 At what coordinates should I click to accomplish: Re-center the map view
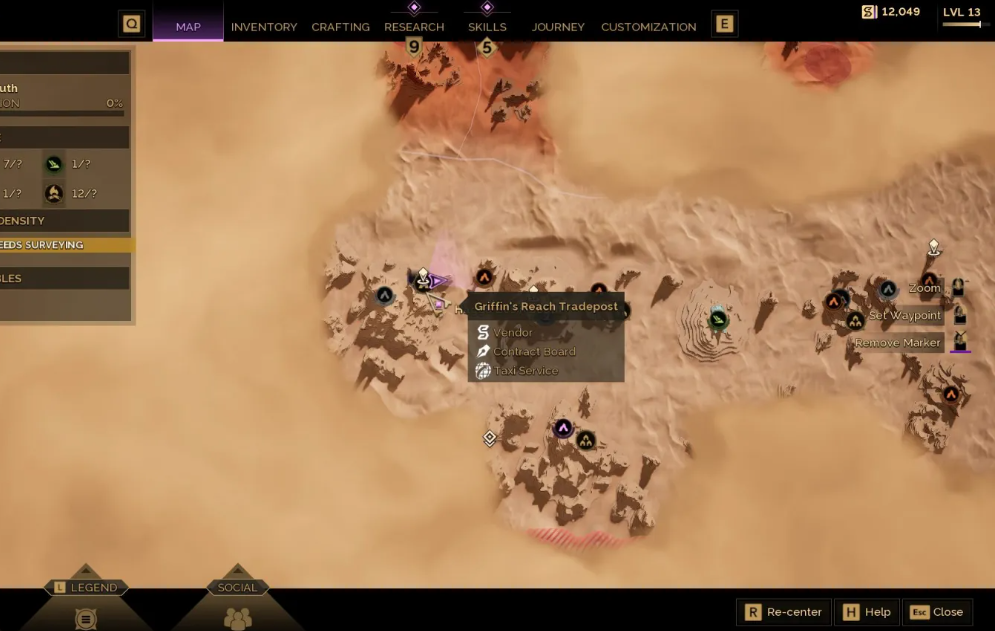784,612
